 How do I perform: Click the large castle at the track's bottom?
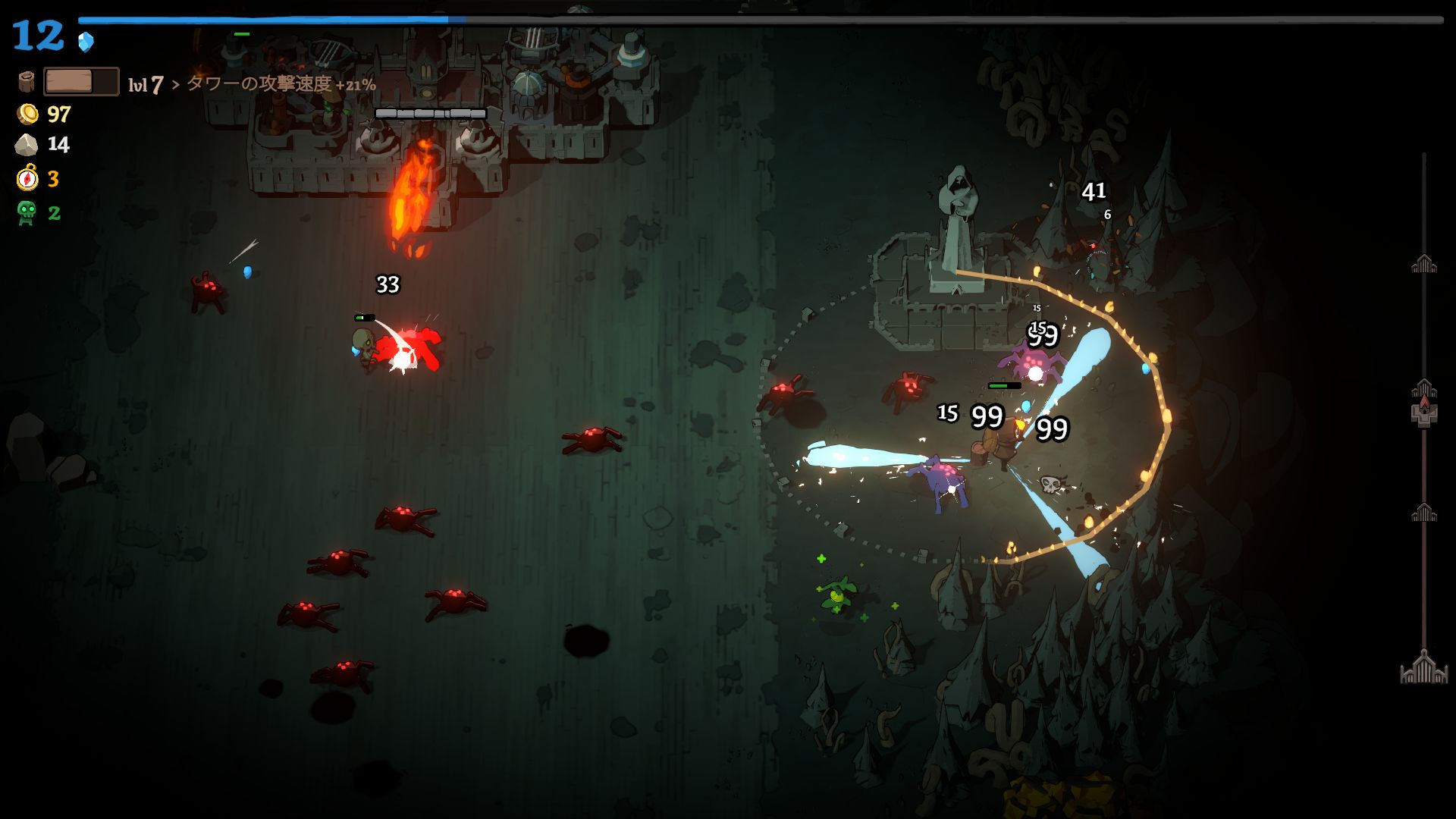1423,667
